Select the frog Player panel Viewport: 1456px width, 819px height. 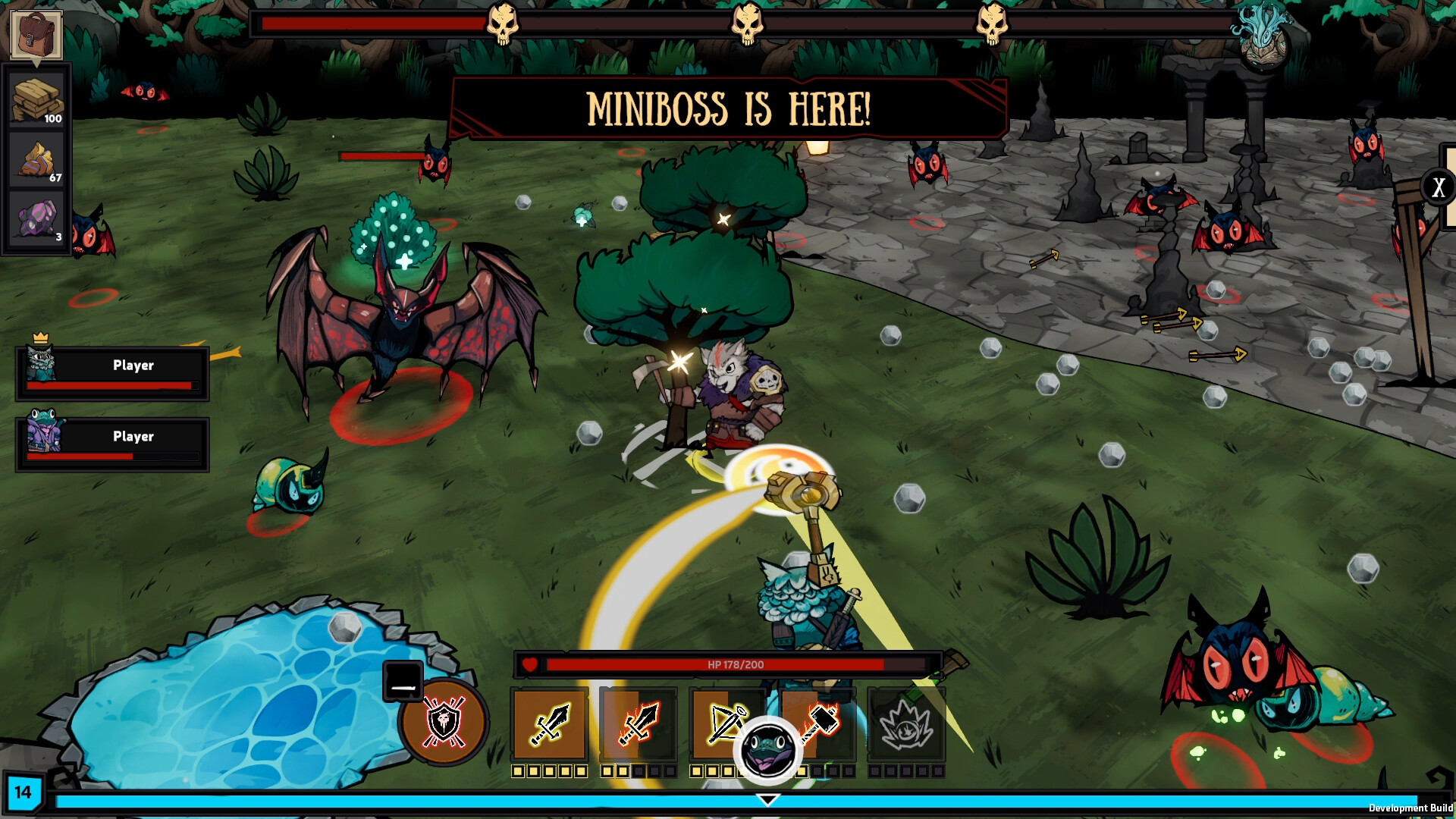[x=112, y=444]
